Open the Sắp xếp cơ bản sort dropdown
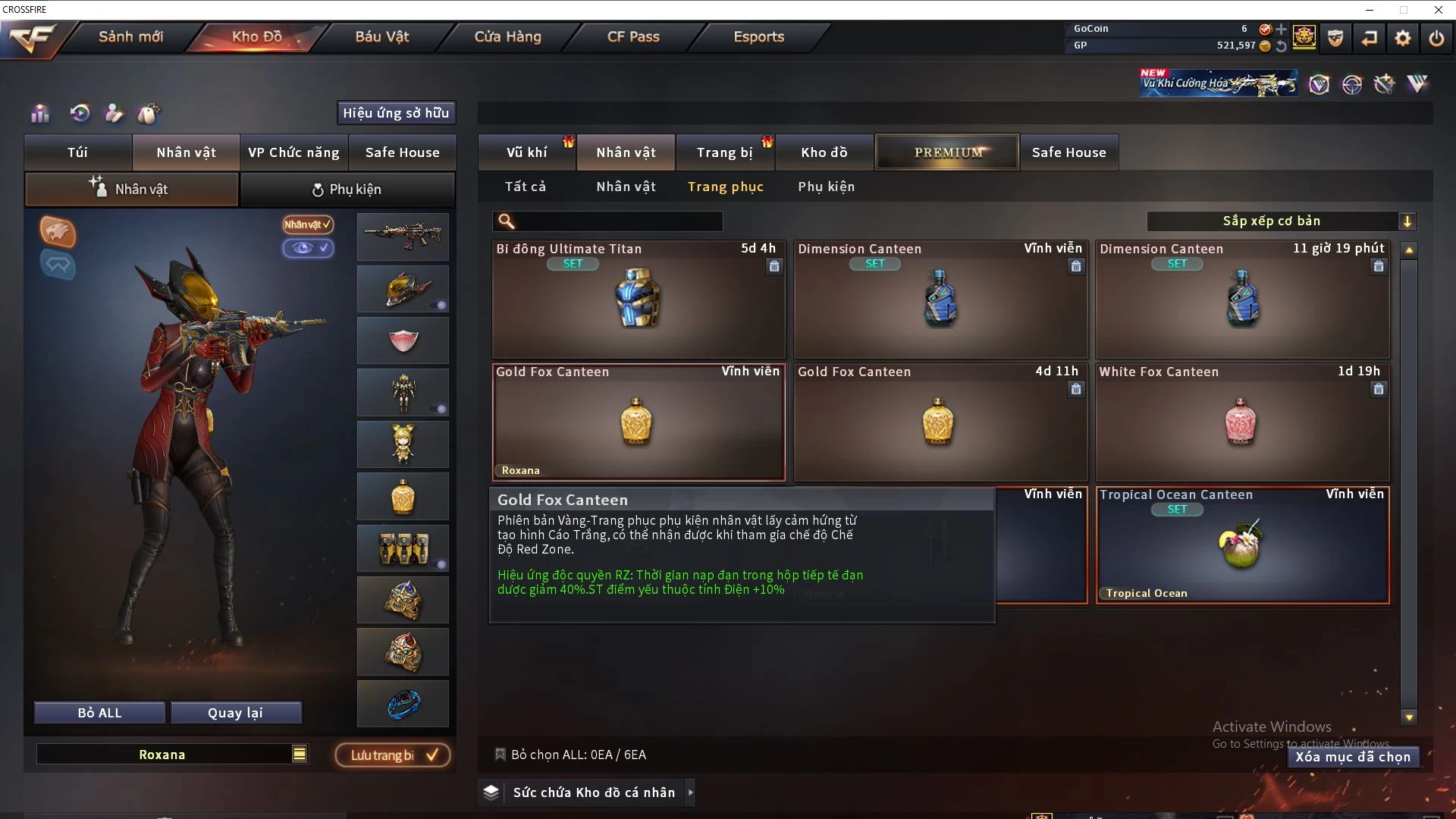Image resolution: width=1456 pixels, height=819 pixels. 1281,221
